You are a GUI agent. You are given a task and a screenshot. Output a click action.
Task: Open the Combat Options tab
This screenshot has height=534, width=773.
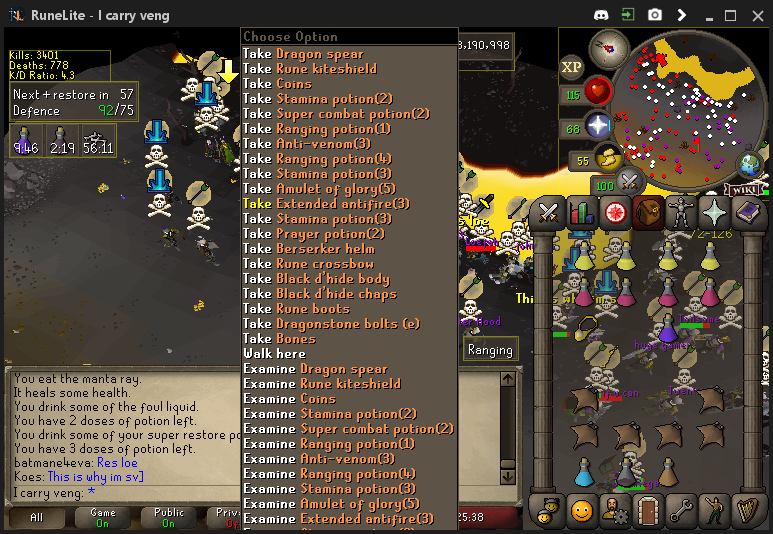coord(548,212)
